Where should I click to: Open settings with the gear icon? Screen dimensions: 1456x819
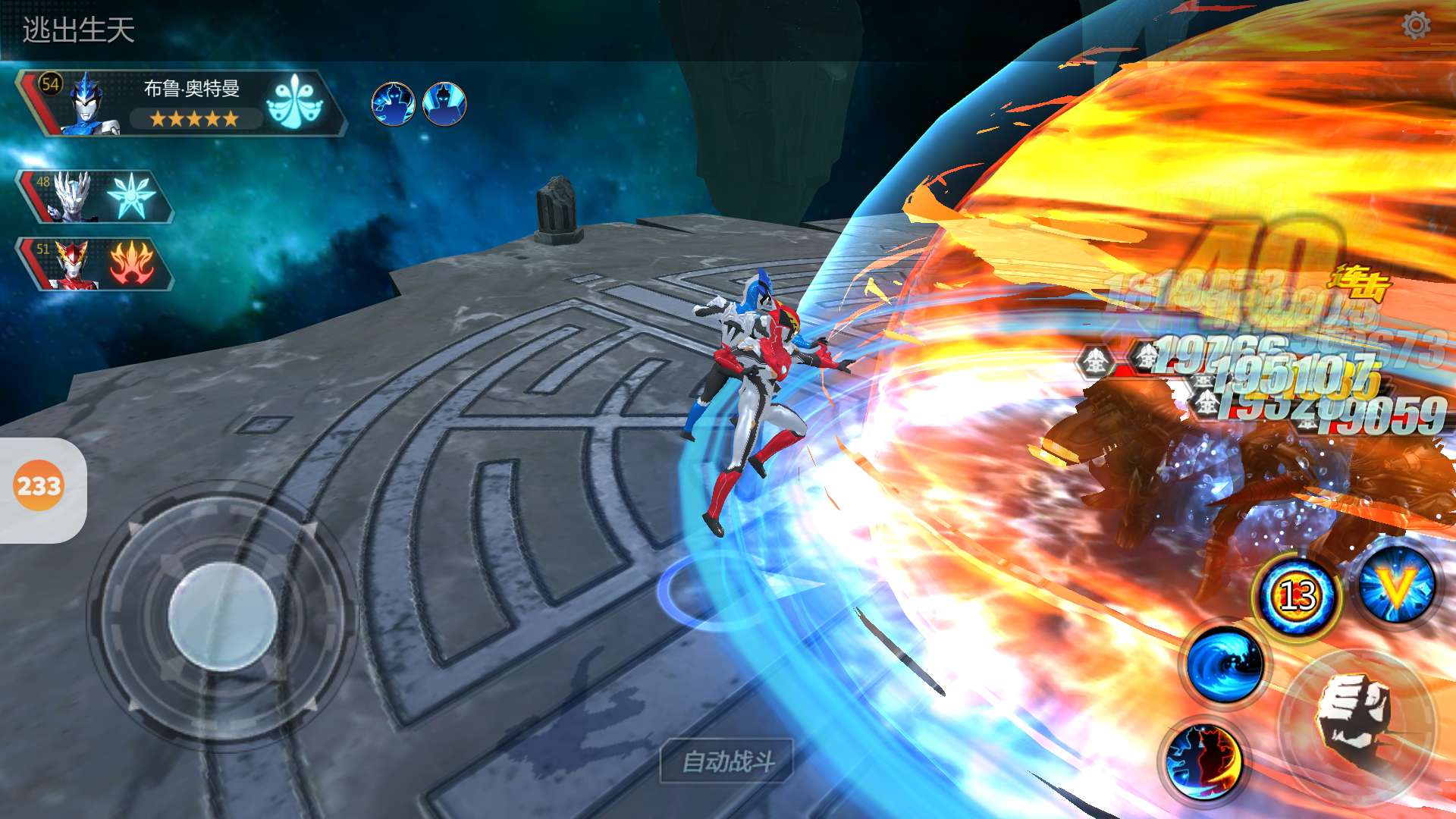coord(1415,26)
